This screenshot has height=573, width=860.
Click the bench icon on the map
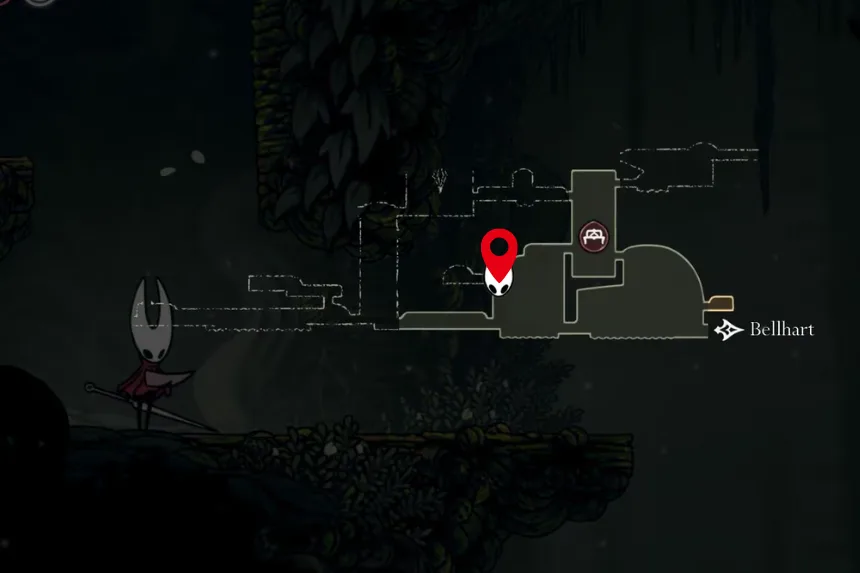[596, 236]
